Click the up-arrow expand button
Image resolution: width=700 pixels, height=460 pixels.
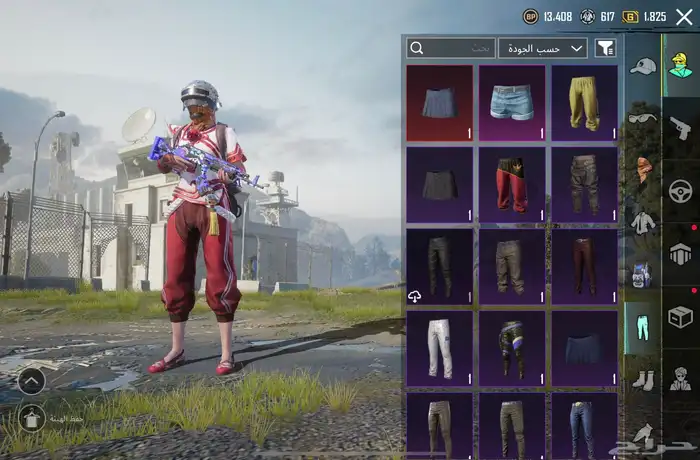[x=32, y=380]
